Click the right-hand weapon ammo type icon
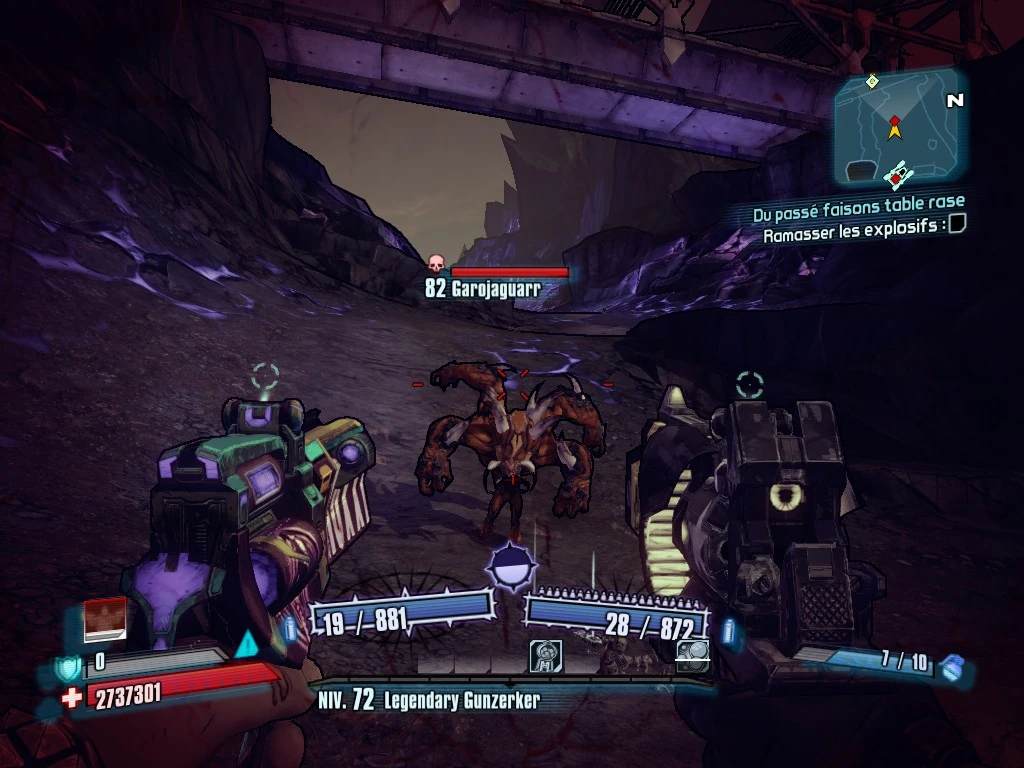The image size is (1024, 768). pos(731,632)
